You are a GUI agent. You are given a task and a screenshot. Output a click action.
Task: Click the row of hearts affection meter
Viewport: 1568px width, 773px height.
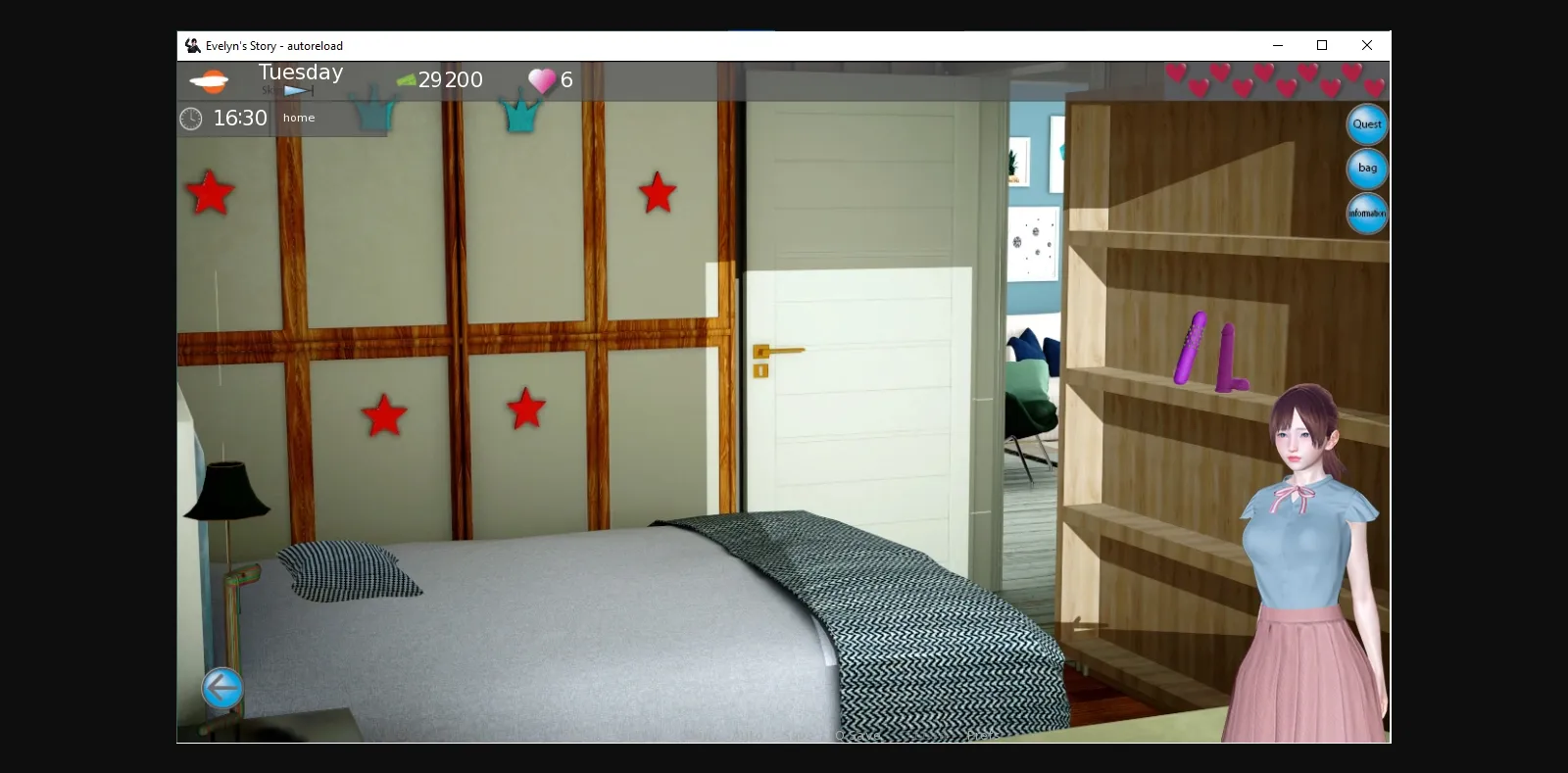coord(1274,81)
